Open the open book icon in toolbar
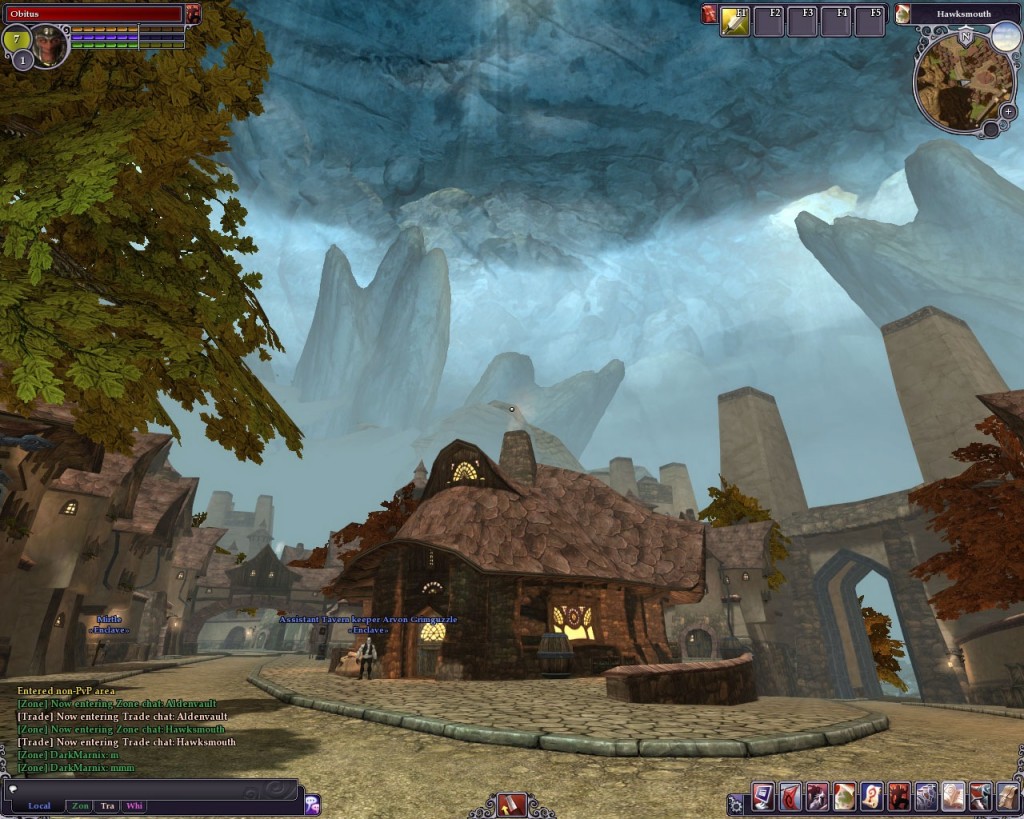This screenshot has height=819, width=1024. pyautogui.click(x=952, y=797)
